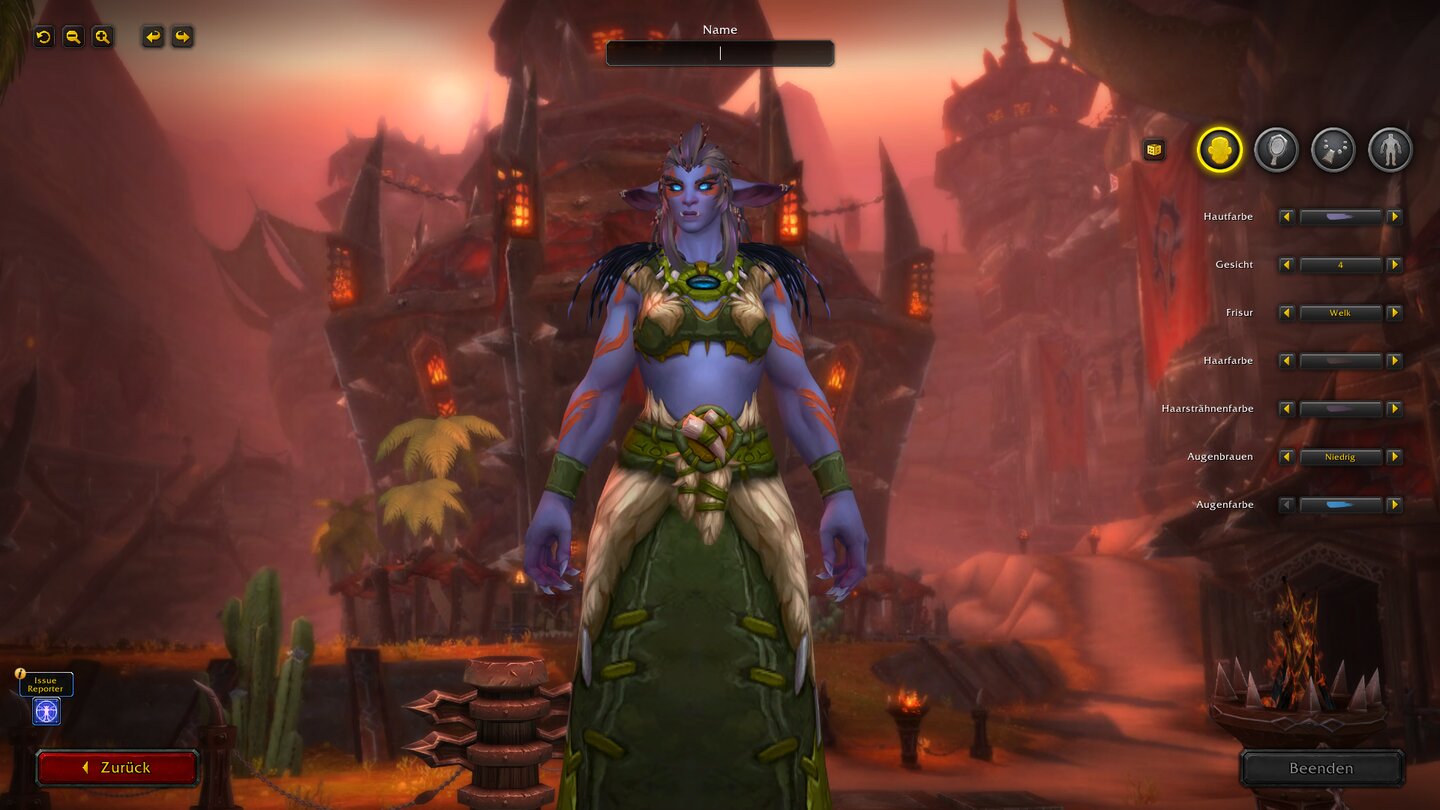Zoom out using the magnifier minus icon
The width and height of the screenshot is (1440, 810).
point(71,37)
